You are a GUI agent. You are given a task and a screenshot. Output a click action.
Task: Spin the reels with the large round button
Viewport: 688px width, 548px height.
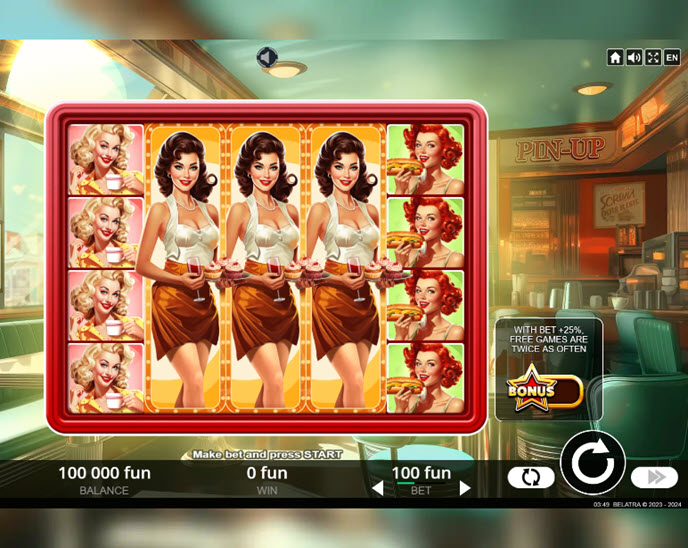[x=592, y=463]
